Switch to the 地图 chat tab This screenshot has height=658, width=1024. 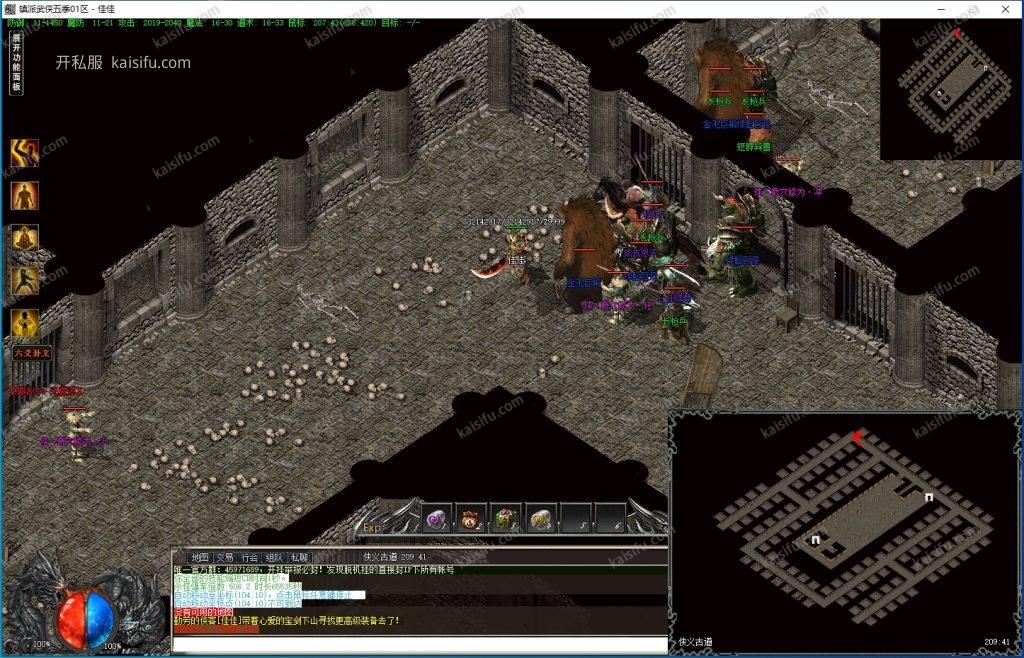coord(199,557)
